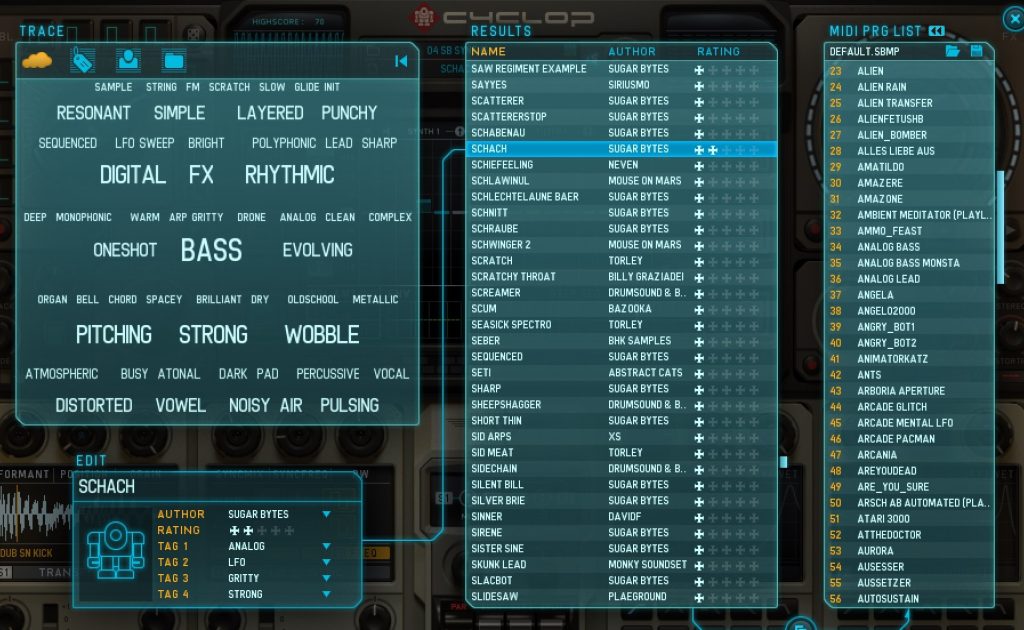Pick ATARI 3000 from the MIDI list
This screenshot has width=1024, height=630.
(x=883, y=519)
